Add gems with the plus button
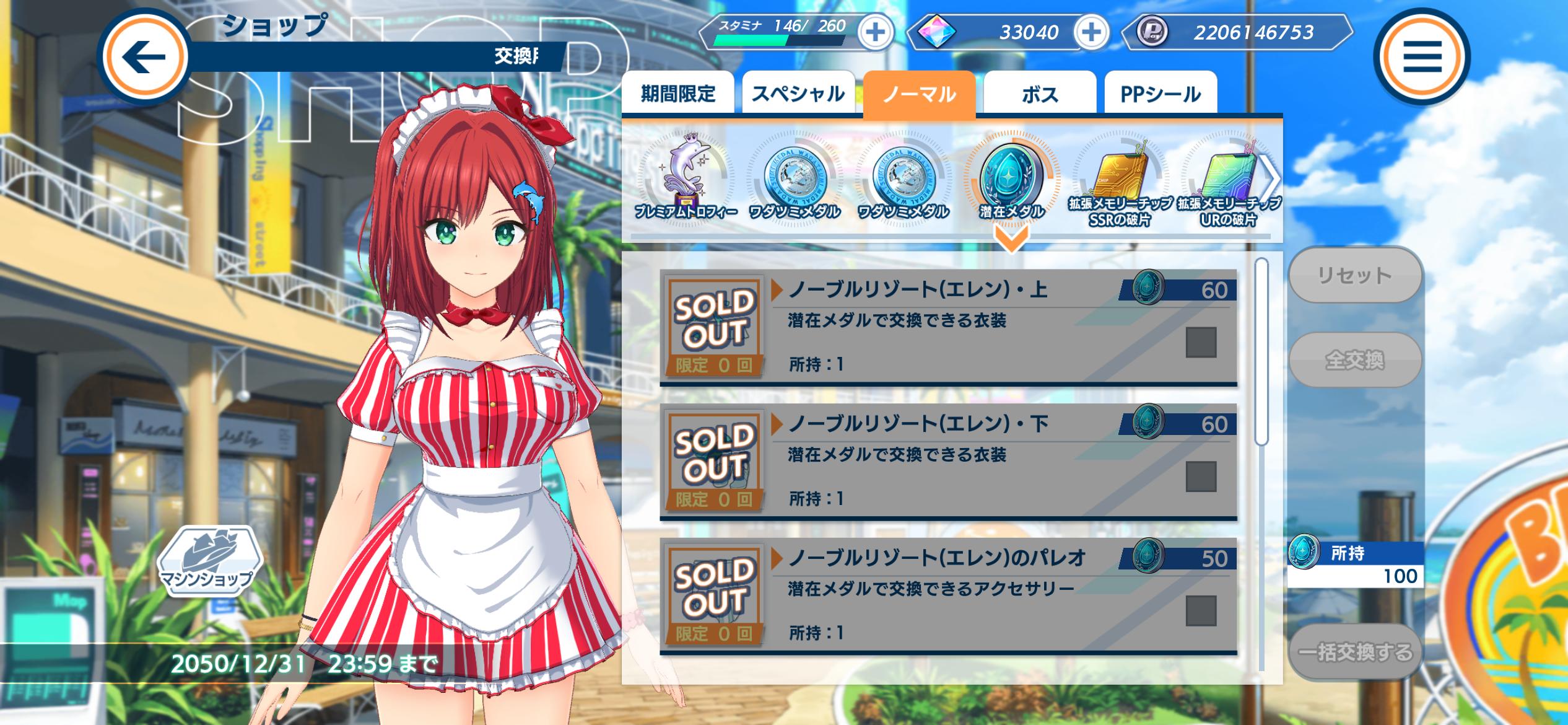 tap(1091, 32)
